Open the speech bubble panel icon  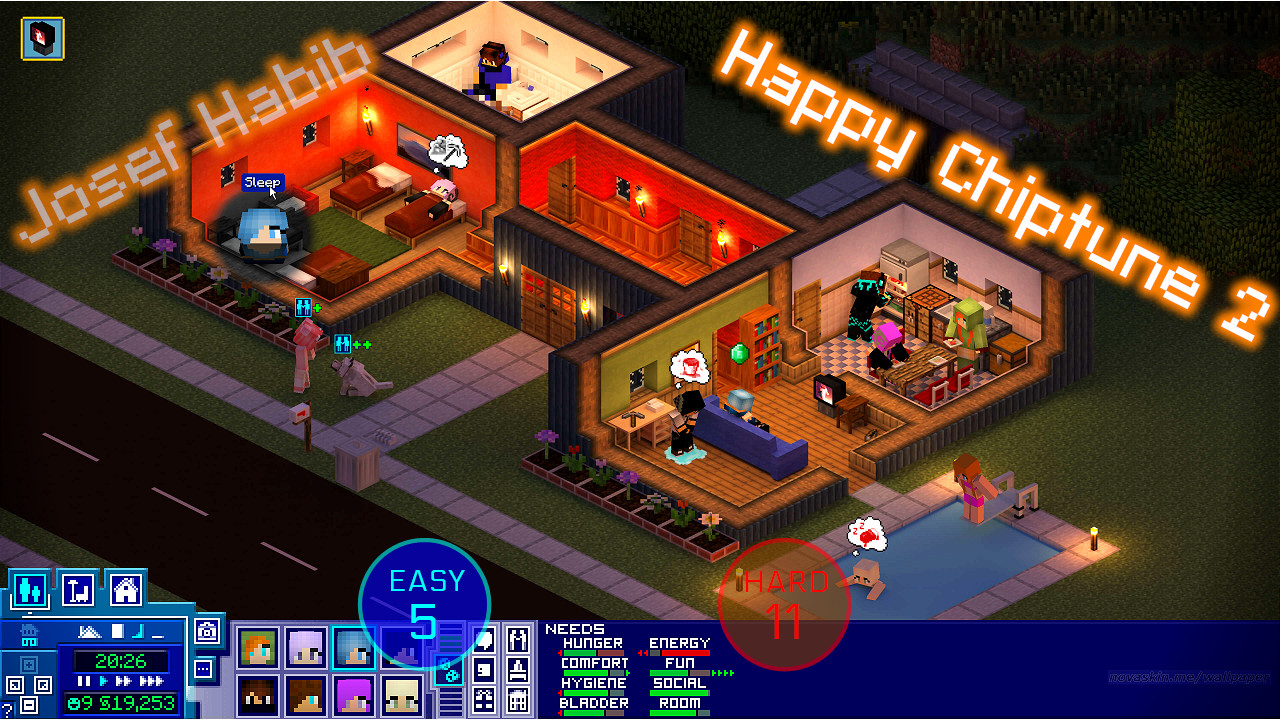click(484, 641)
